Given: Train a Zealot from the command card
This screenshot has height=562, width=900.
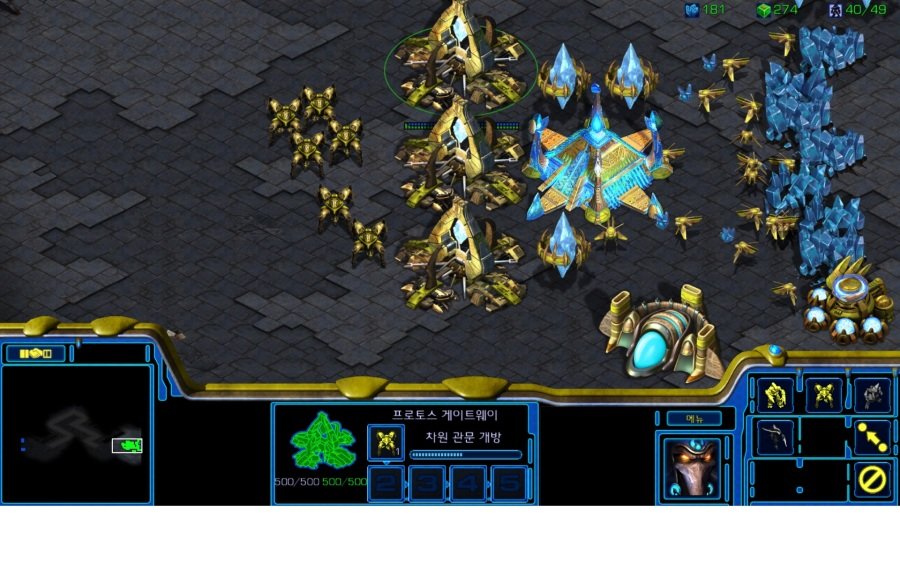Looking at the screenshot, I should (775, 396).
